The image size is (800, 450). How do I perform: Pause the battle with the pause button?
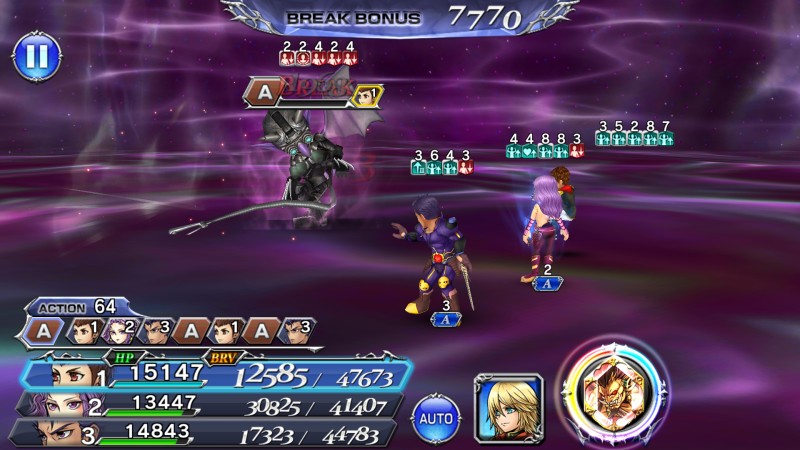[x=35, y=56]
